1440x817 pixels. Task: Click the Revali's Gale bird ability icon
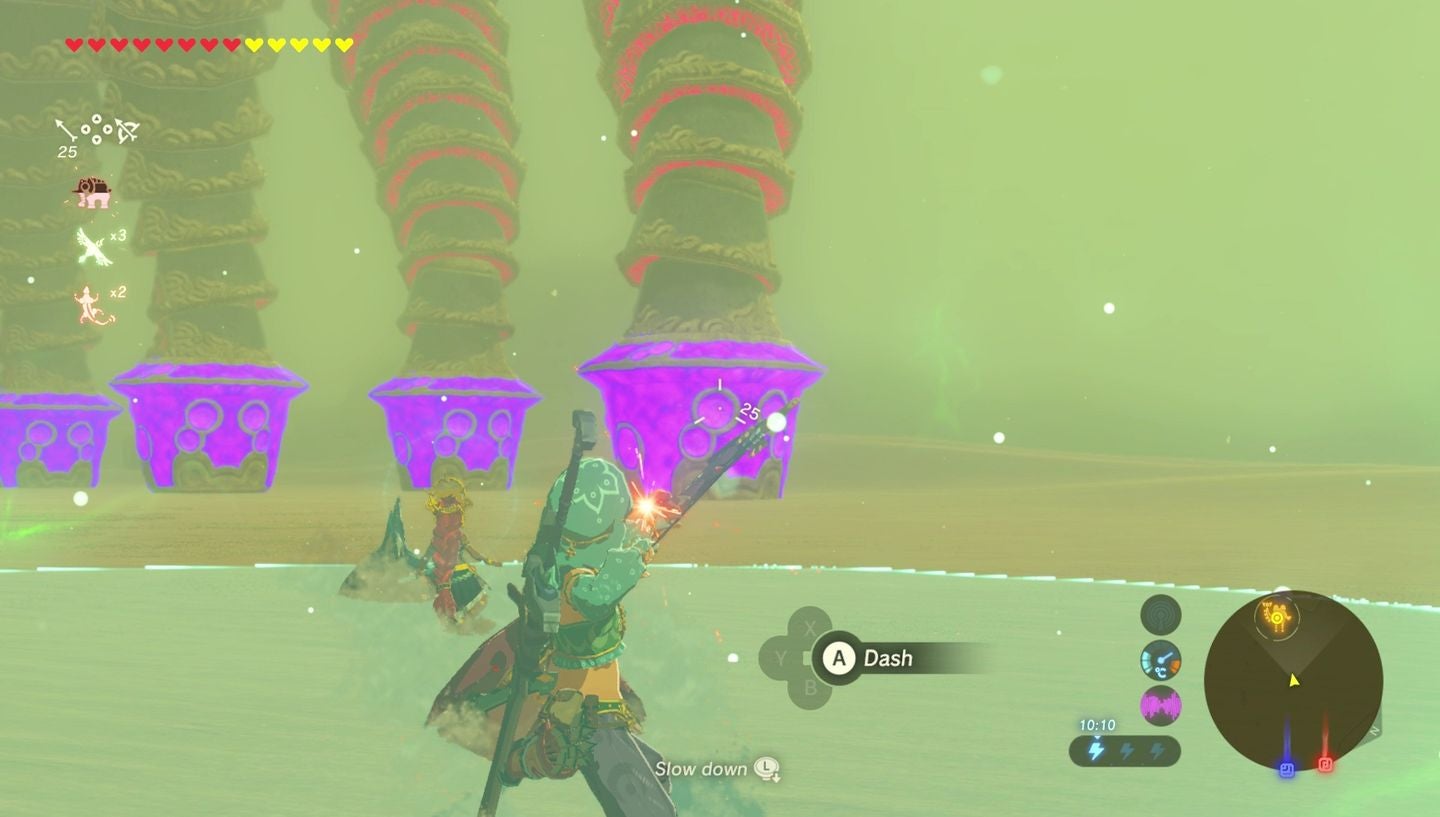coord(90,245)
